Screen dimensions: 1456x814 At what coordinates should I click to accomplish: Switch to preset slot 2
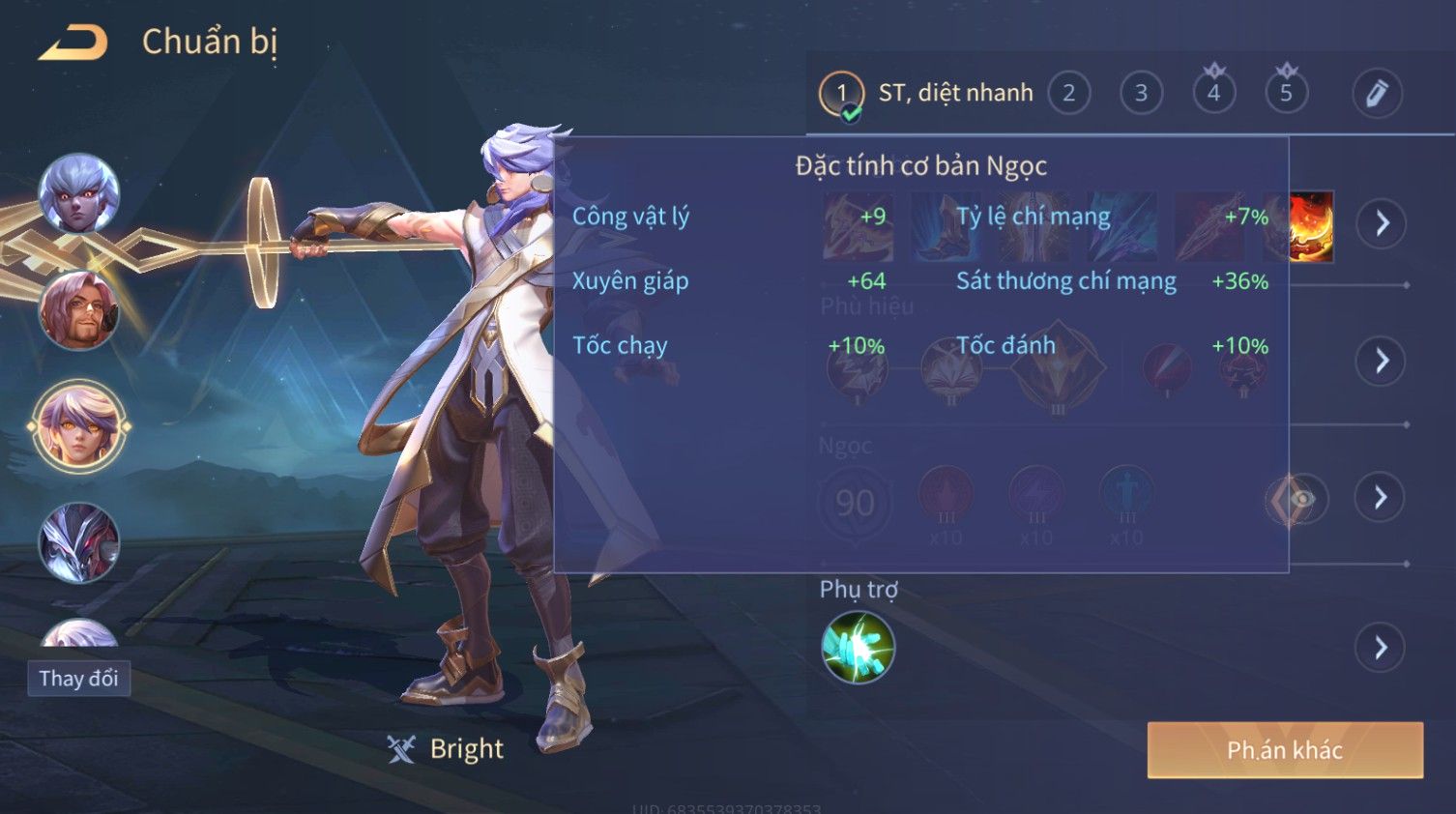click(1068, 94)
